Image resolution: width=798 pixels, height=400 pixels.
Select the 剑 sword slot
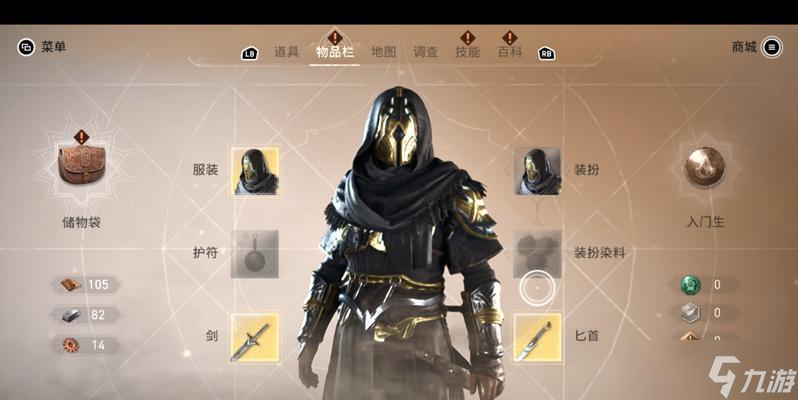click(255, 337)
